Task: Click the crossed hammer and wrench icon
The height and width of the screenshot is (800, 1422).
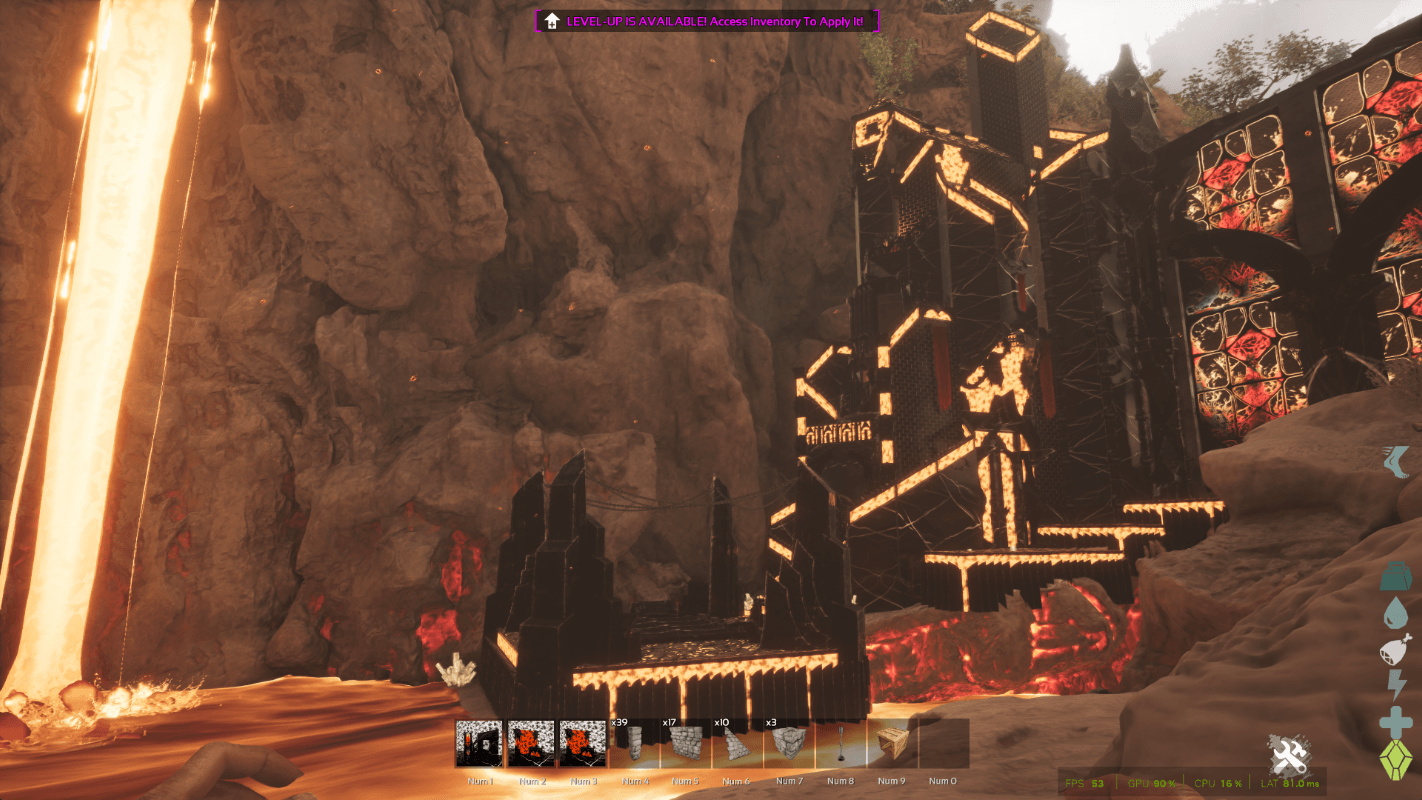Action: click(1289, 757)
